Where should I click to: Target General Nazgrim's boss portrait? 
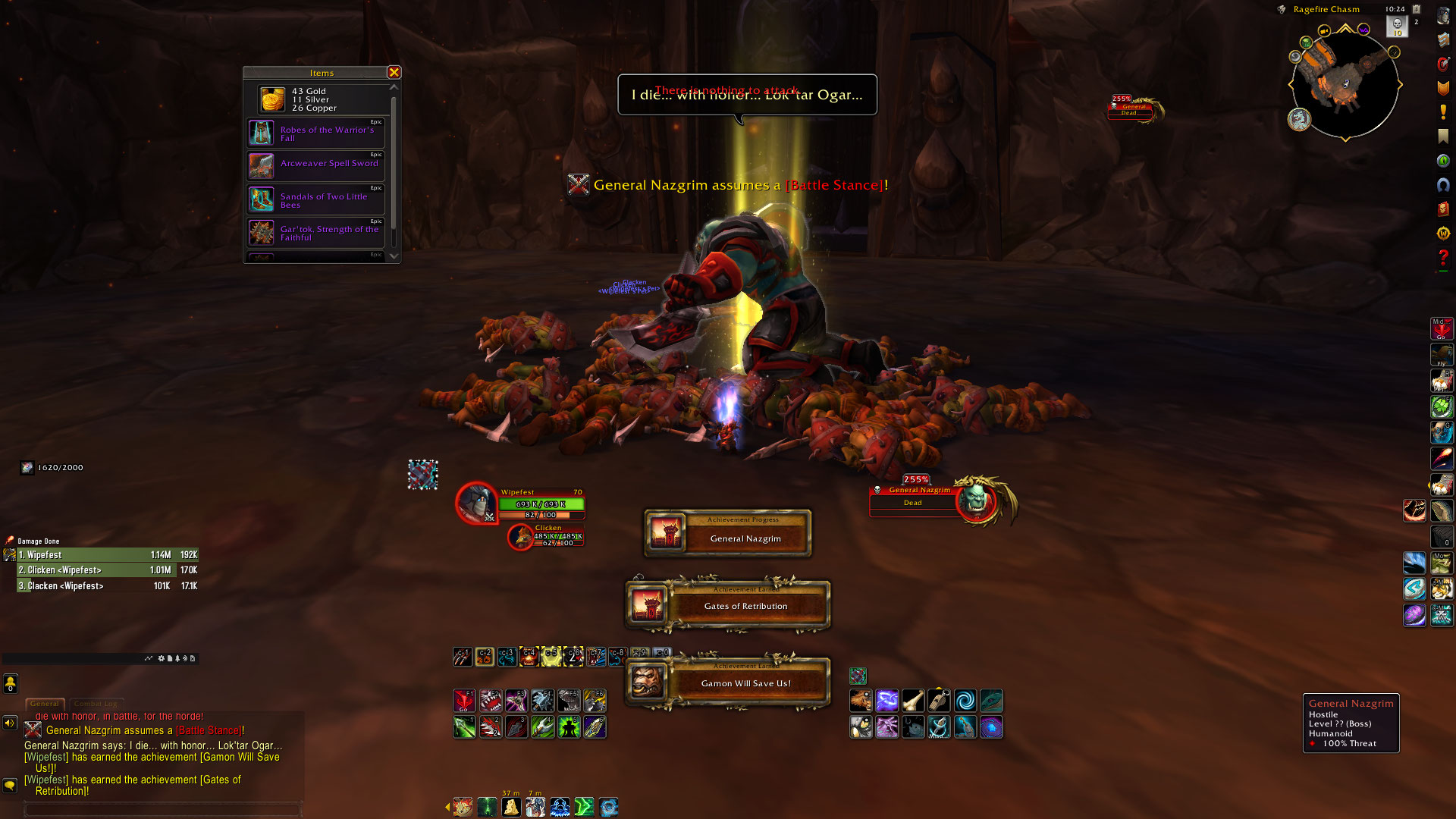[x=976, y=499]
